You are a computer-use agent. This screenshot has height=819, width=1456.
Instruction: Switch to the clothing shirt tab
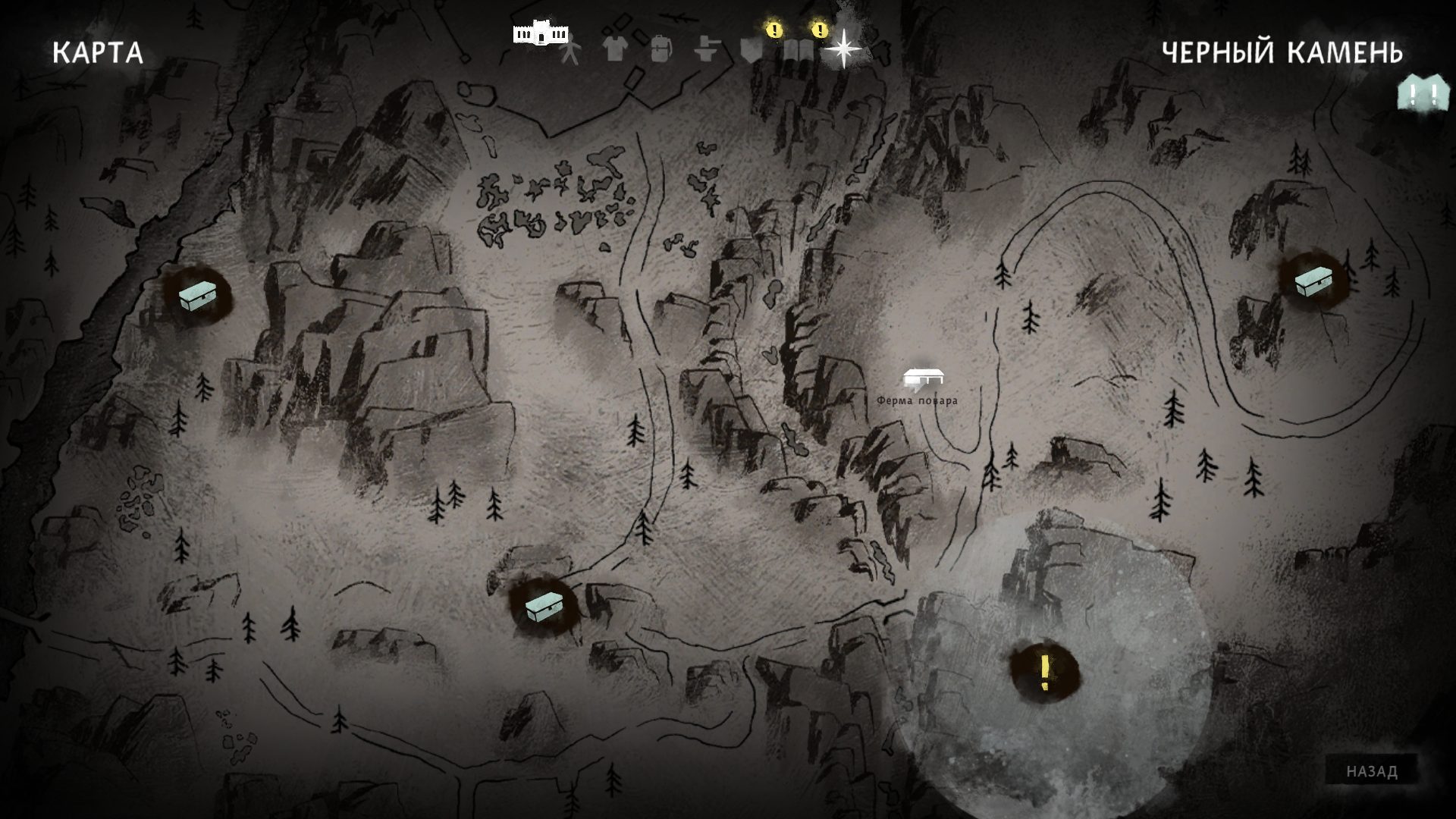coord(615,49)
